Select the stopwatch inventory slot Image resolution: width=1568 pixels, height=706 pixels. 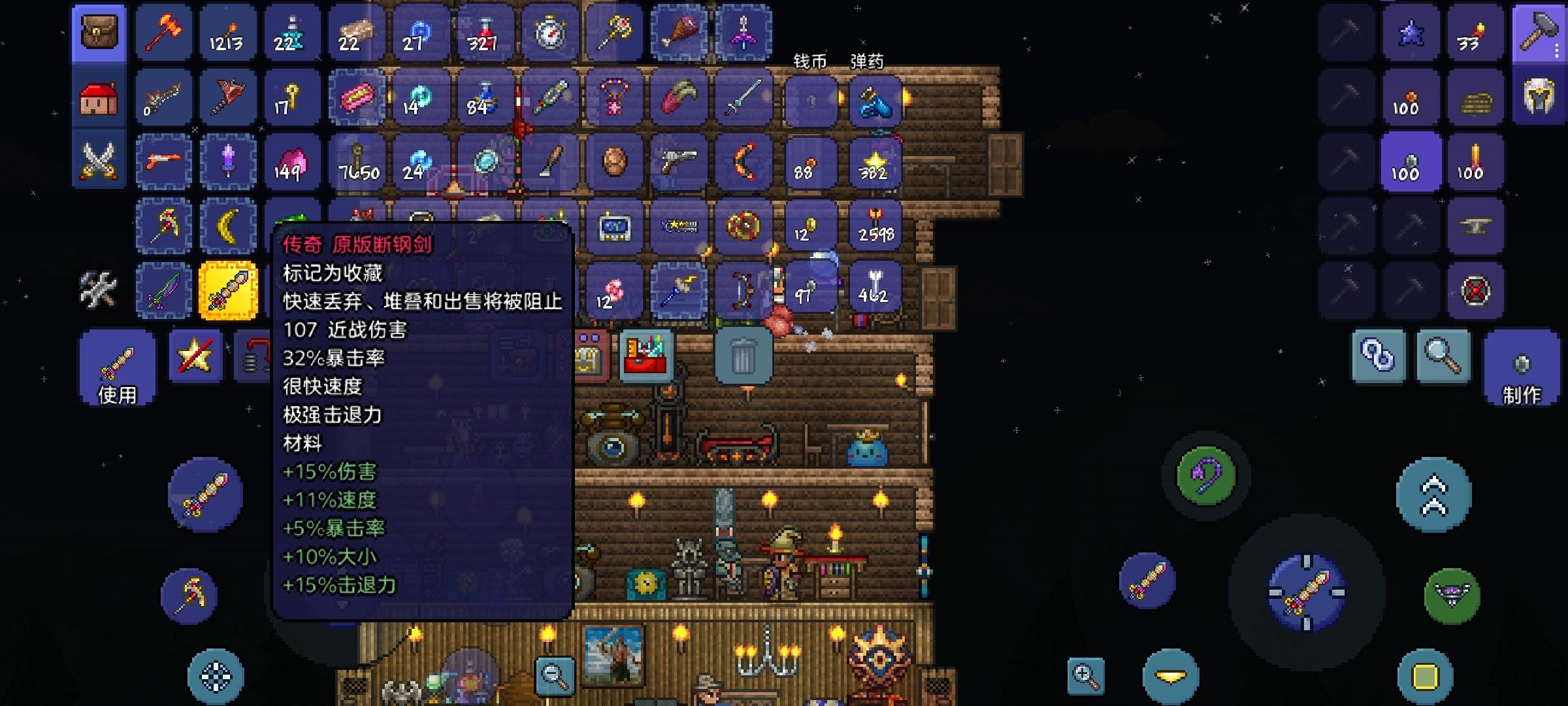click(x=550, y=33)
